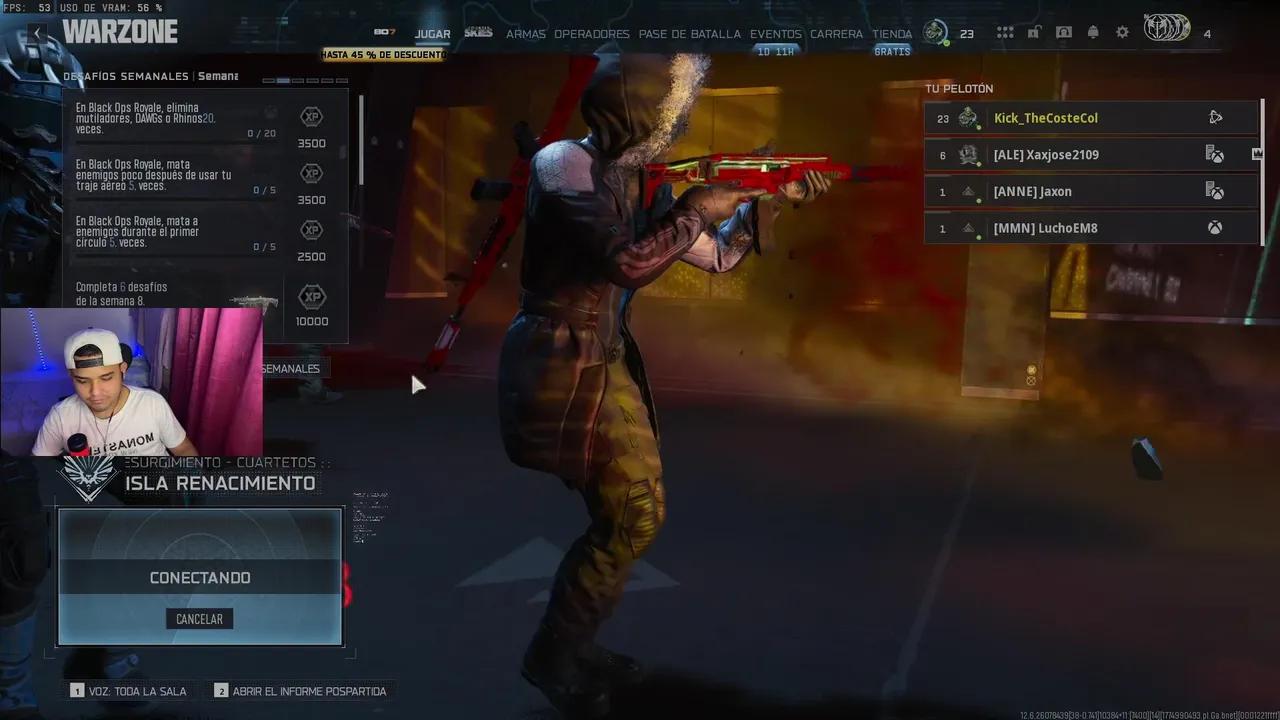Viewport: 1280px width, 720px height.
Task: Click the channel subscription lock icon
Action: [1034, 32]
